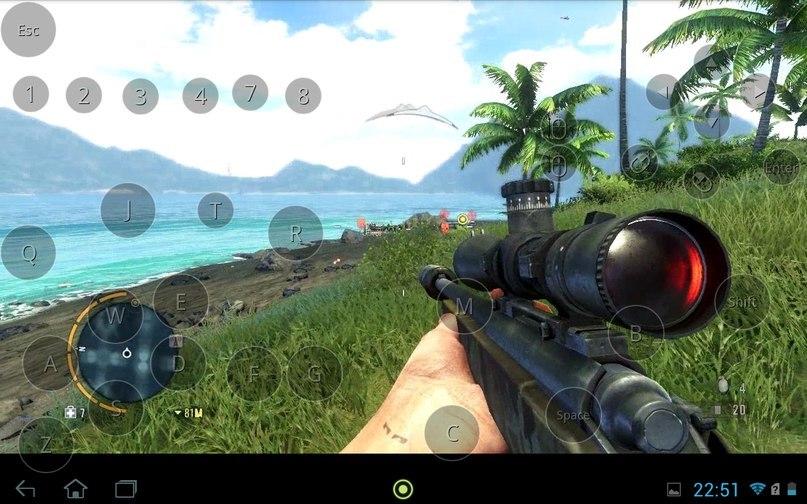The width and height of the screenshot is (807, 504).
Task: Tap the Esc overlay button
Action: (28, 30)
